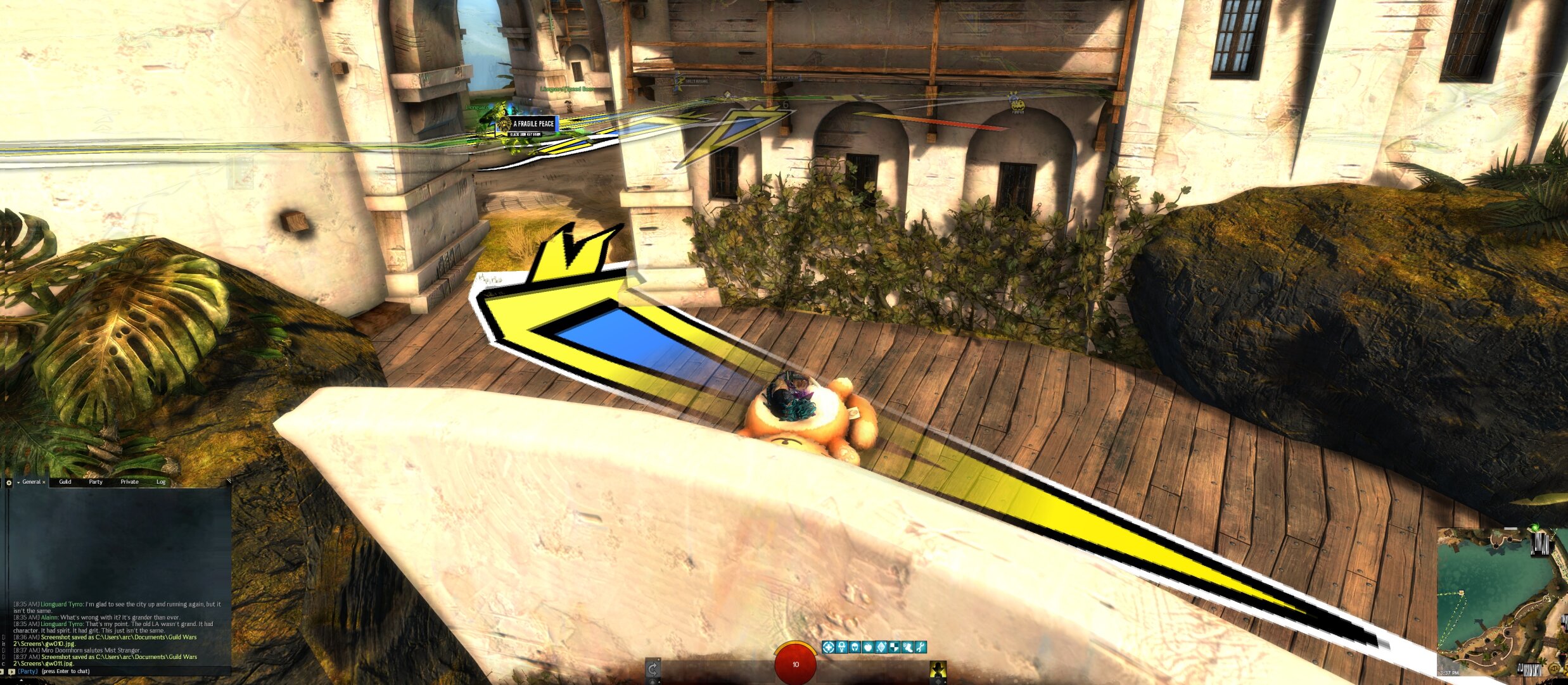Click the scales merchant icon on minimap
The width and height of the screenshot is (1568, 685).
point(1553,669)
